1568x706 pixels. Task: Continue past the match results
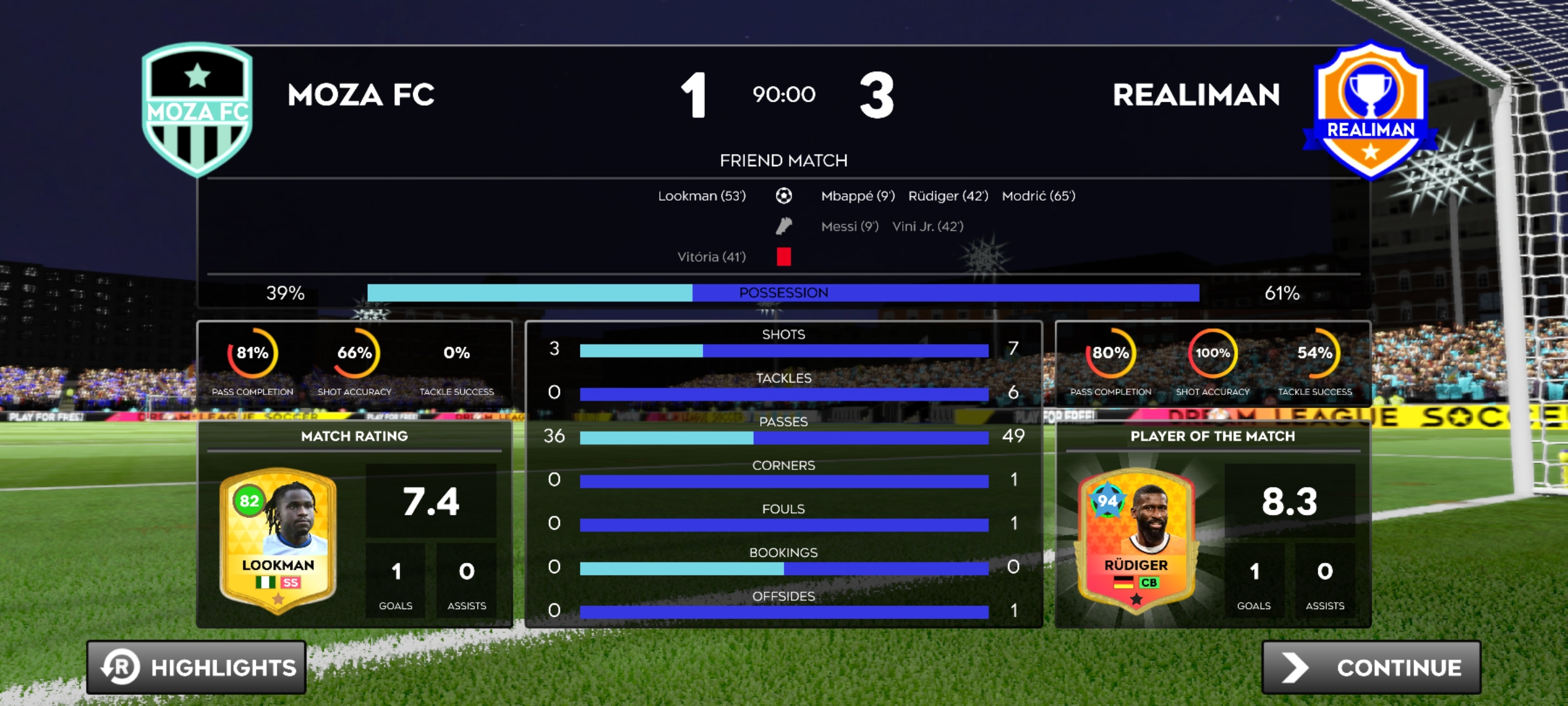(1371, 667)
